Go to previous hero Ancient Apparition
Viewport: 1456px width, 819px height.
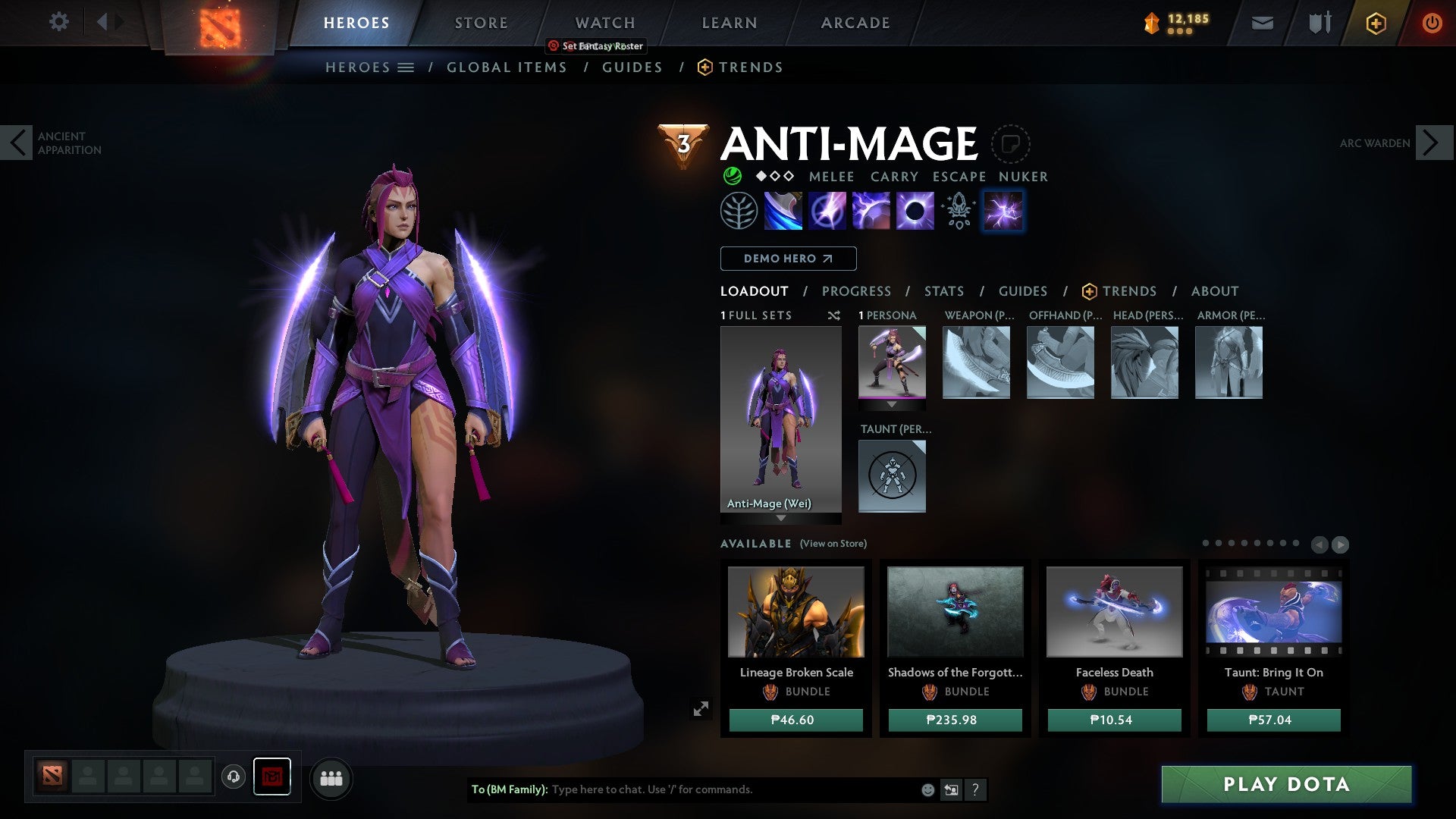pyautogui.click(x=17, y=143)
